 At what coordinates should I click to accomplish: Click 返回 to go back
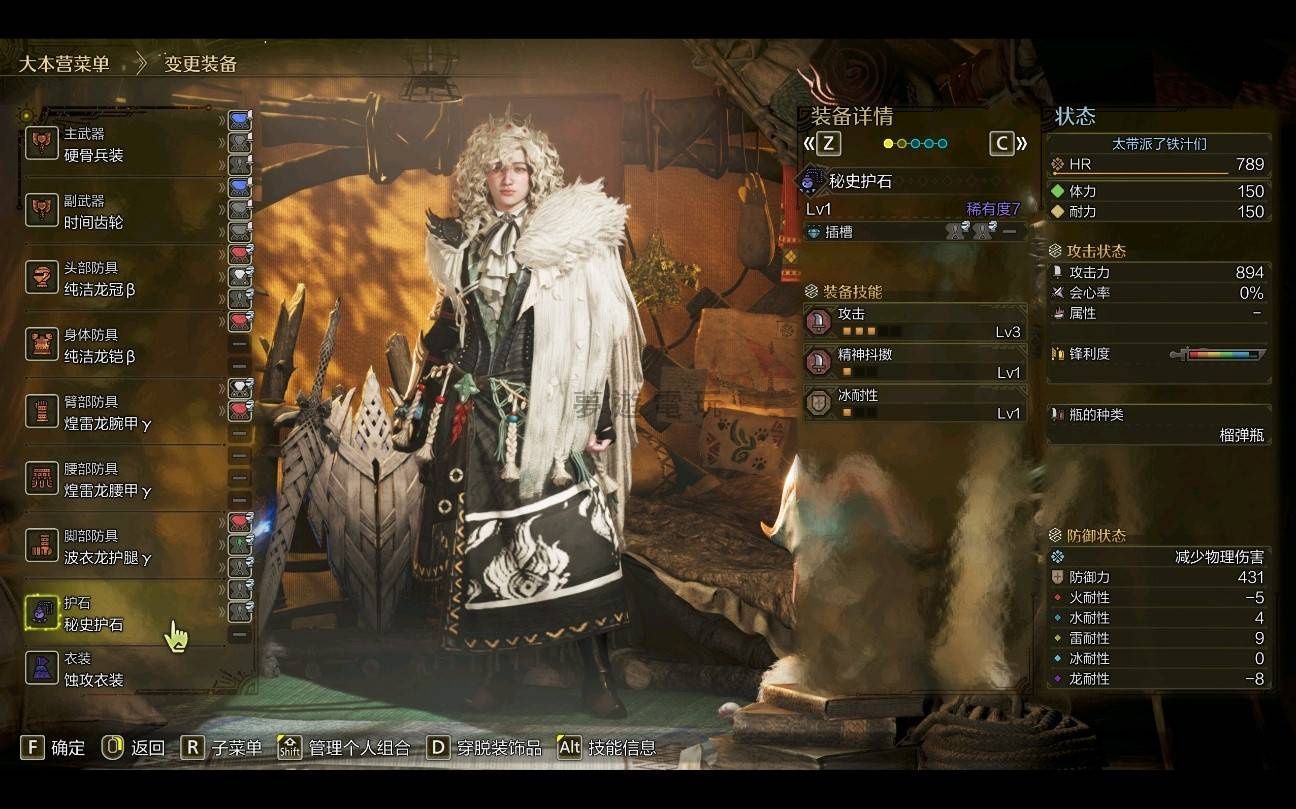pos(133,748)
